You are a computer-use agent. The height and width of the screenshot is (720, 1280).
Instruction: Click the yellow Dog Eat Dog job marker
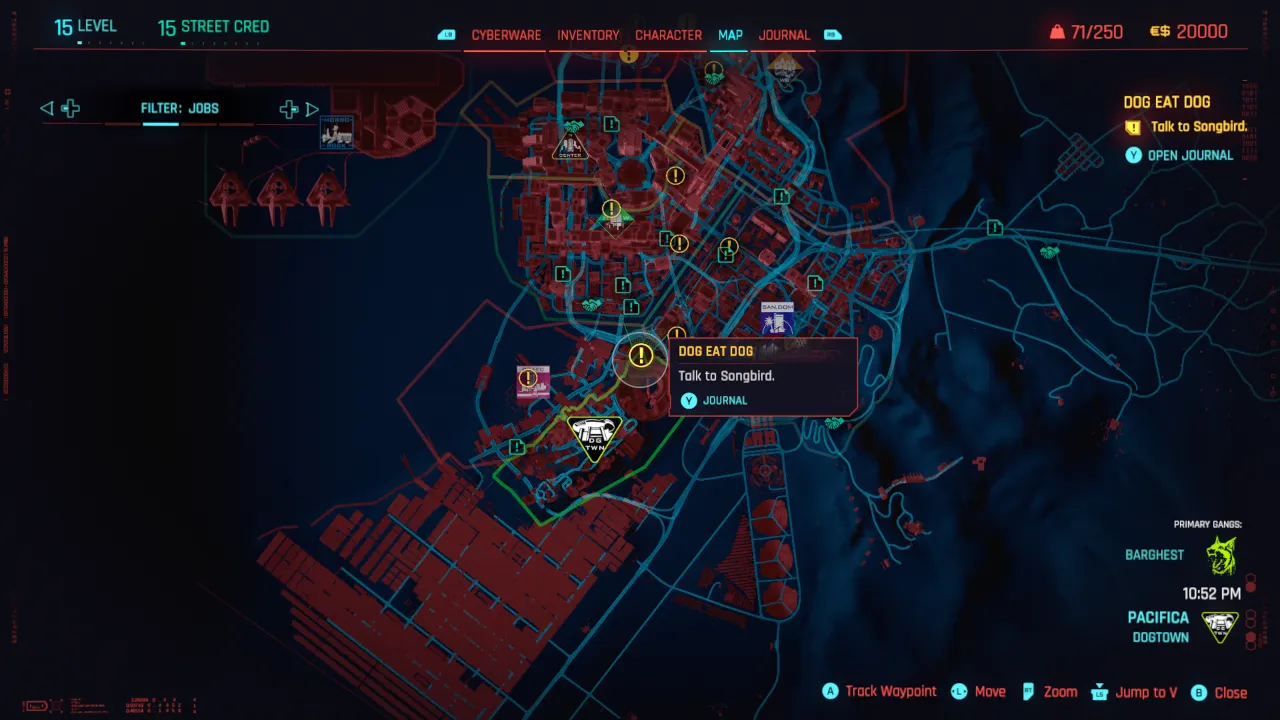(640, 355)
